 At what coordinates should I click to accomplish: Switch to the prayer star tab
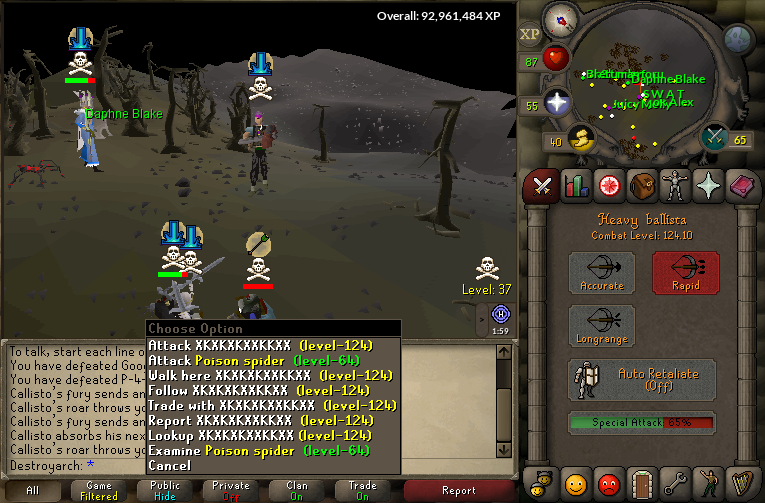[x=709, y=185]
